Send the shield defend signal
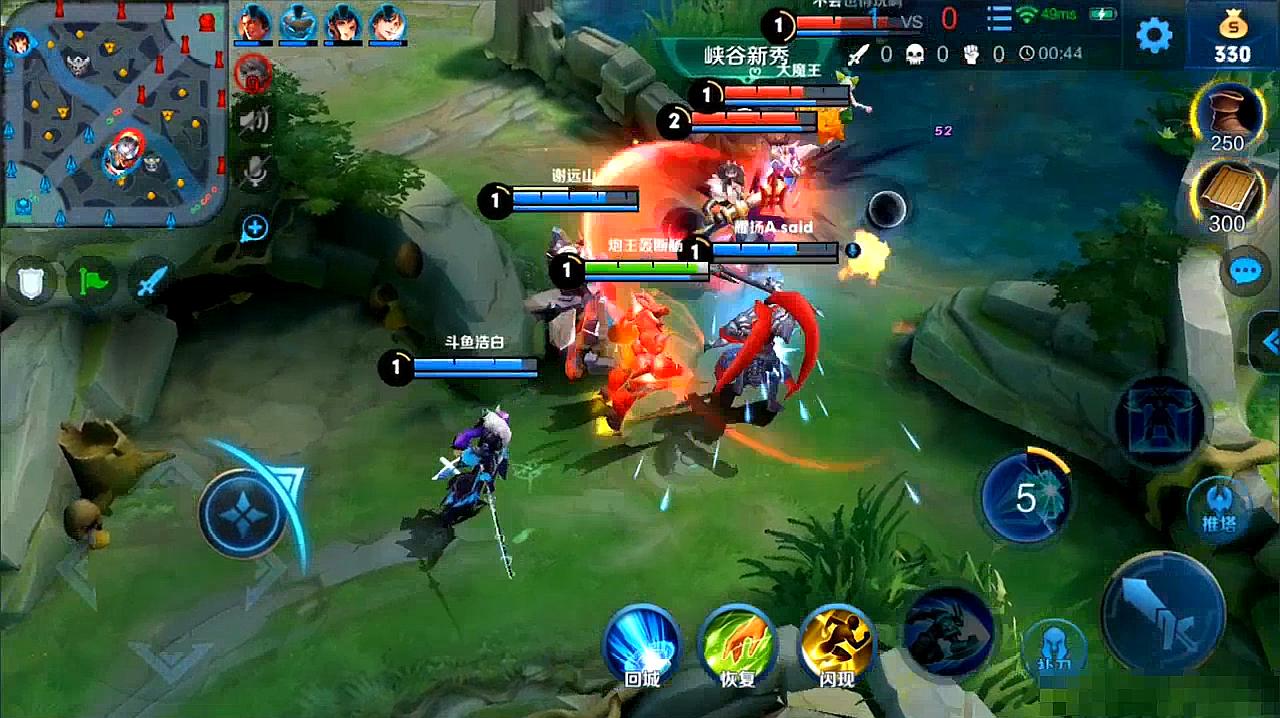This screenshot has width=1280, height=718. point(30,282)
